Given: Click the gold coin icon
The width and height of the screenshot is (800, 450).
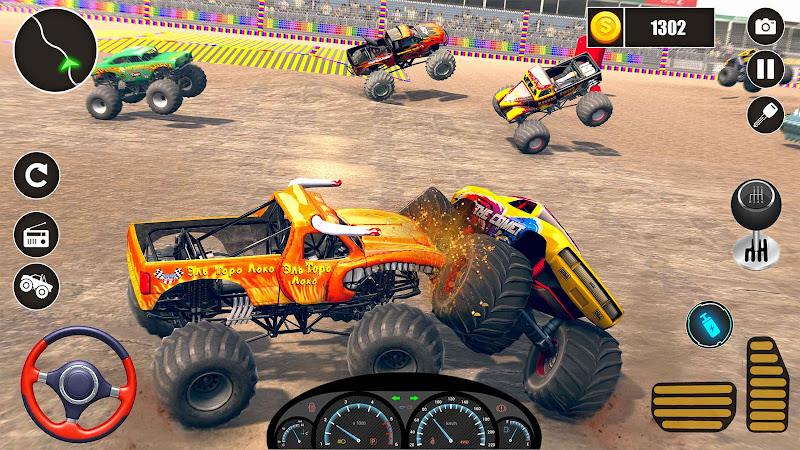Looking at the screenshot, I should coord(604,27).
